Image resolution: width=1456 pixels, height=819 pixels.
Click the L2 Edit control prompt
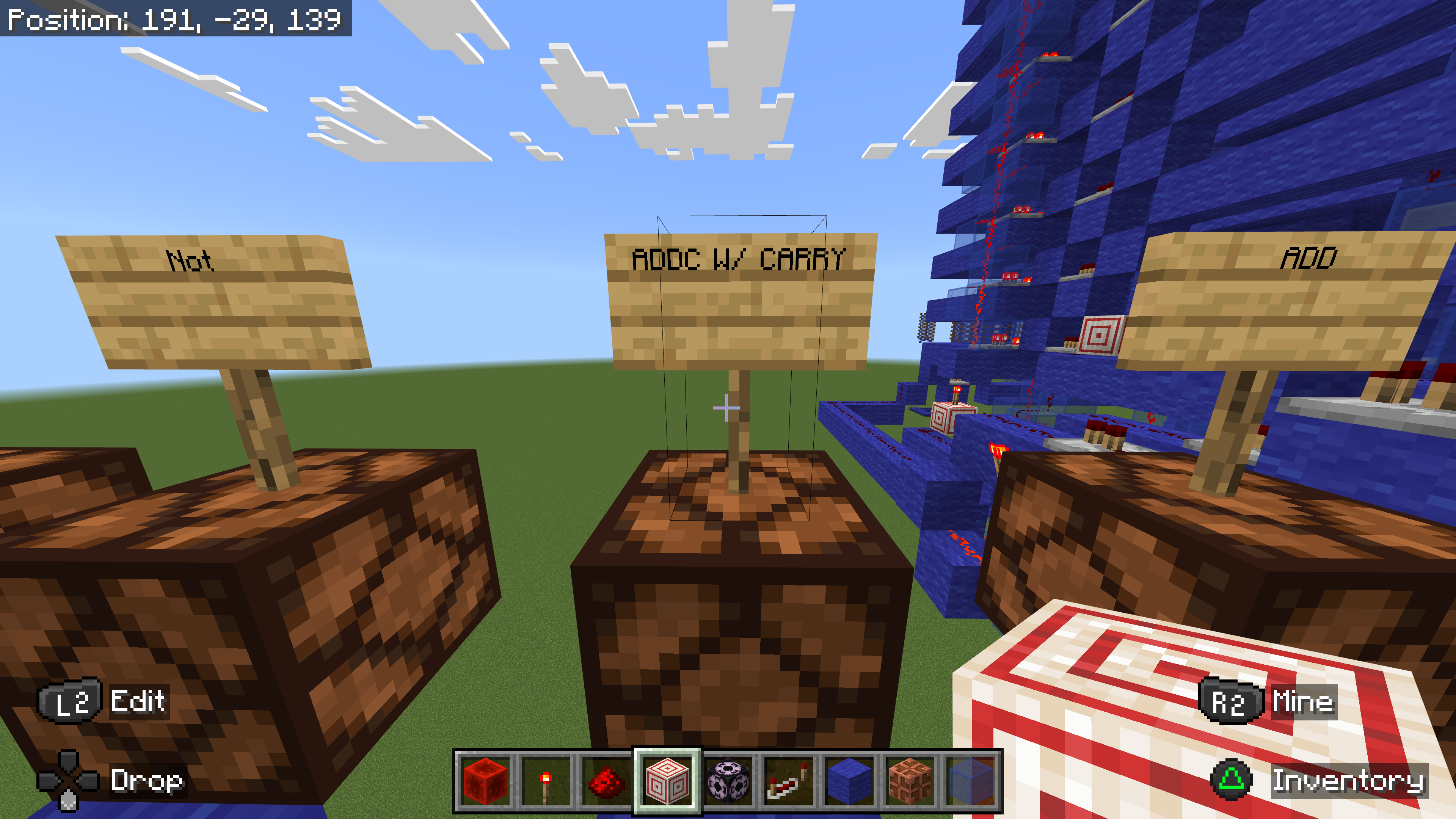click(x=105, y=703)
